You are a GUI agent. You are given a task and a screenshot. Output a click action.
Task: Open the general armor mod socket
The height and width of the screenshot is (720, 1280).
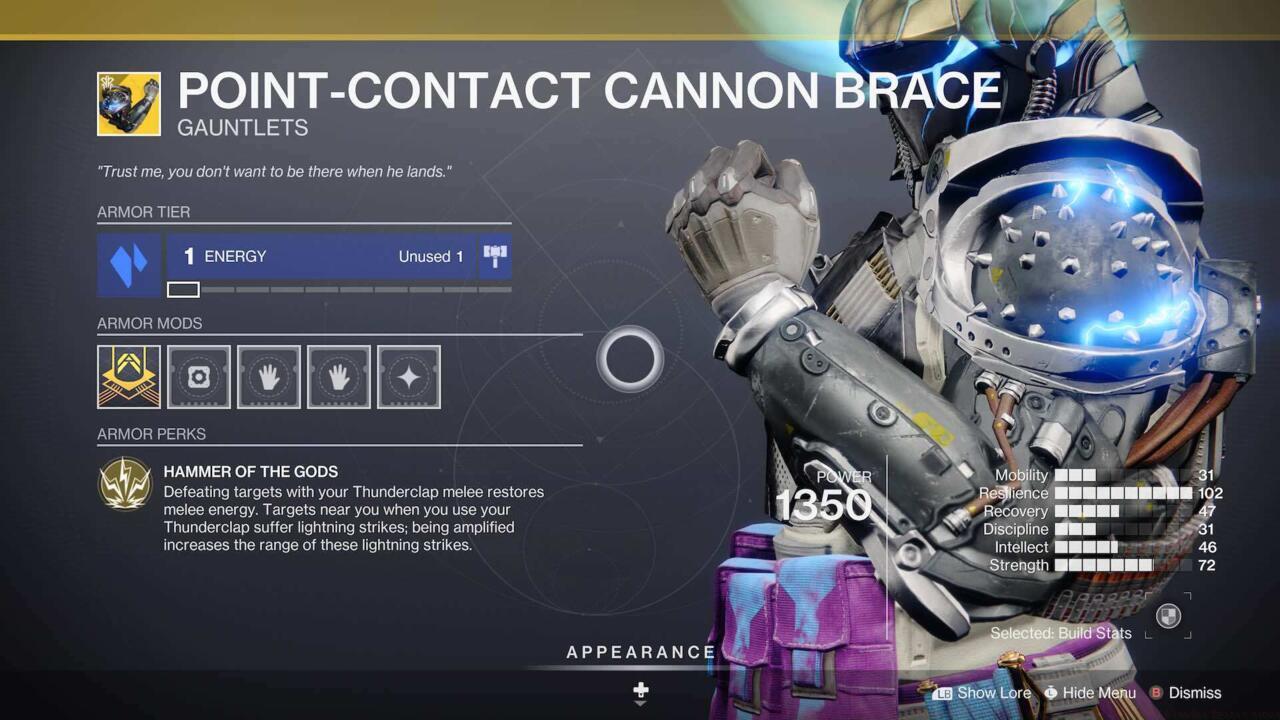click(x=198, y=377)
